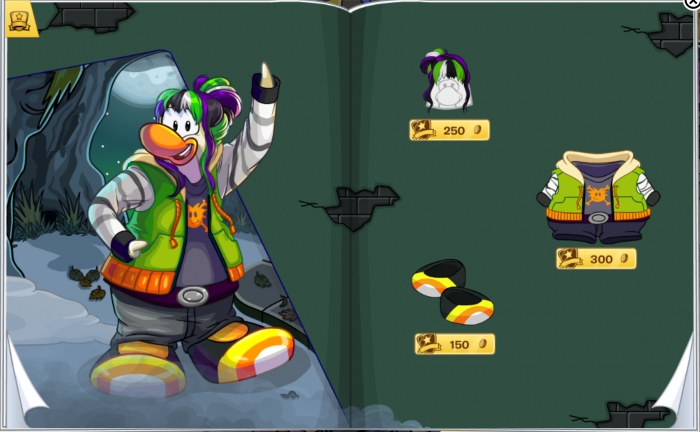Buy the wig for 250 coins
700x432 pixels.
tap(449, 130)
